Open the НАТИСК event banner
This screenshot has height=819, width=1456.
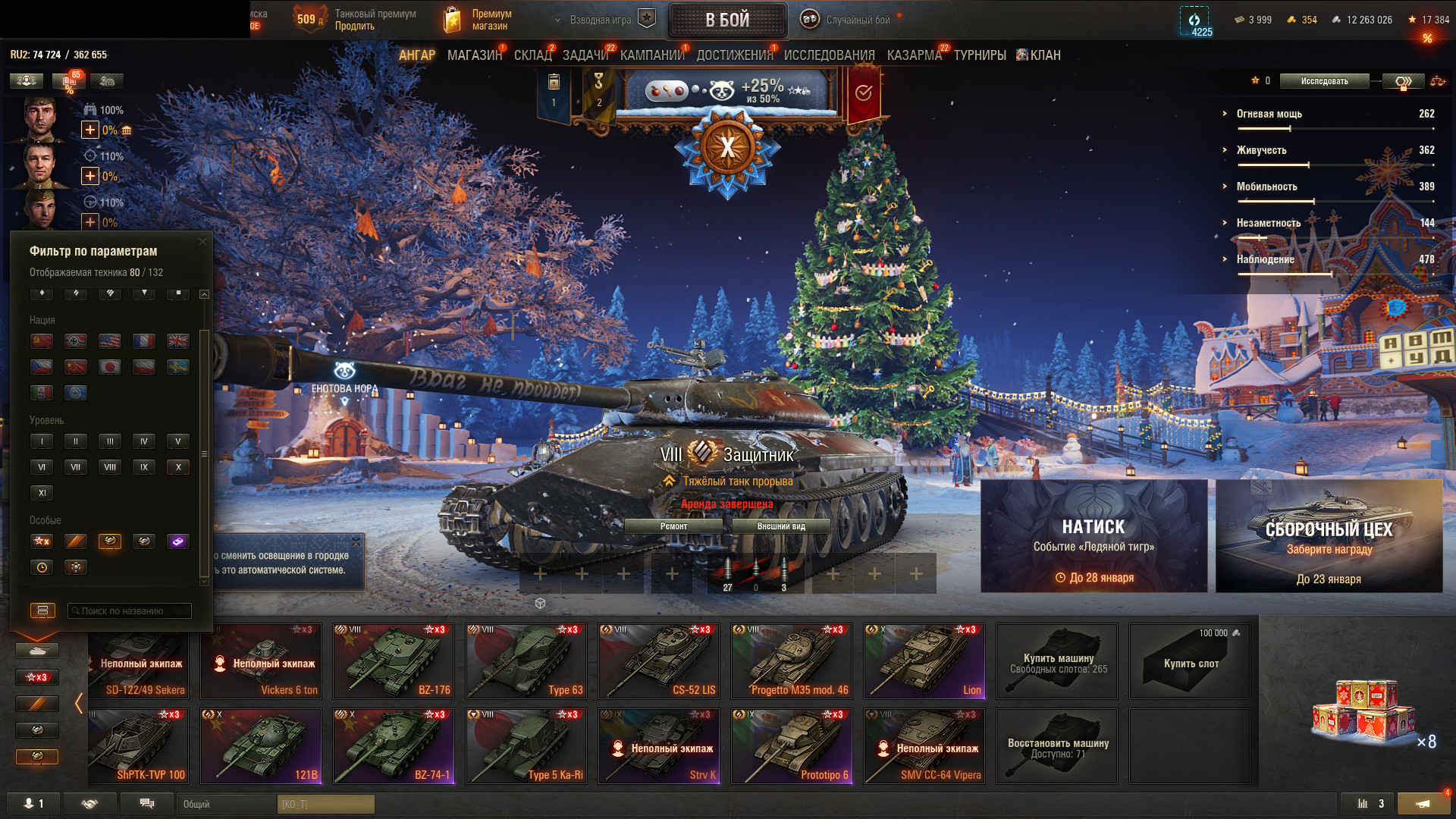point(1094,536)
